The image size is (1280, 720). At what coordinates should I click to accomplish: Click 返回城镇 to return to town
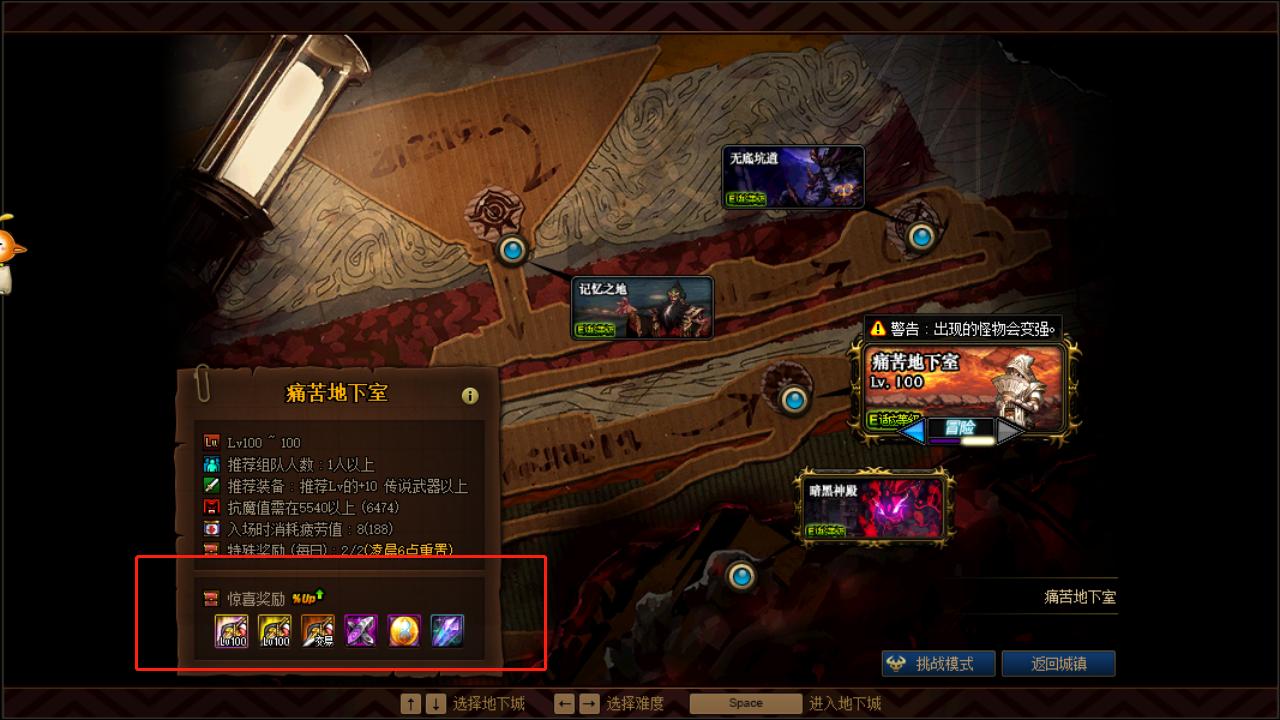pos(1059,663)
